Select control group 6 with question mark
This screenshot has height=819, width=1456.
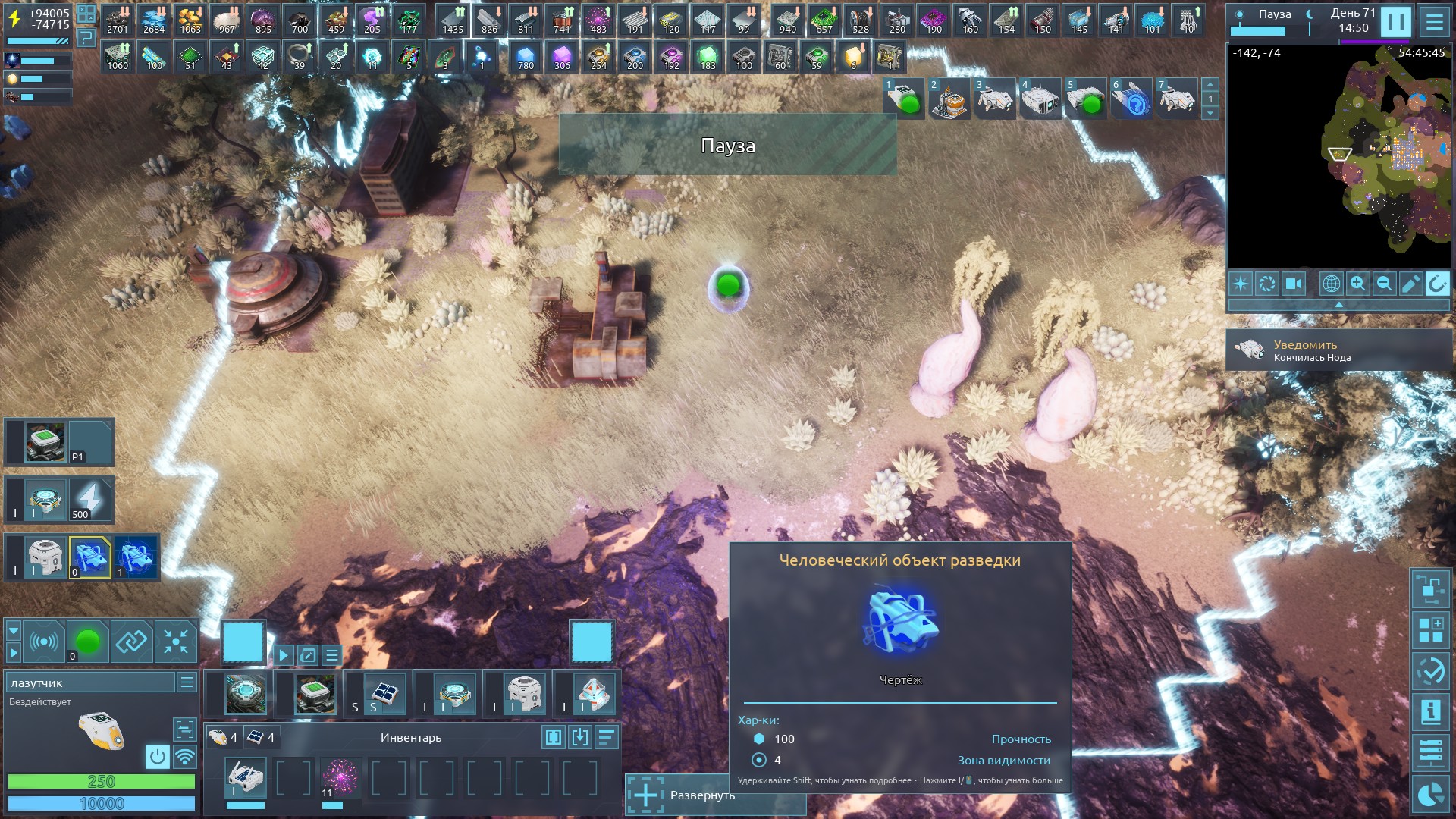point(1131,99)
